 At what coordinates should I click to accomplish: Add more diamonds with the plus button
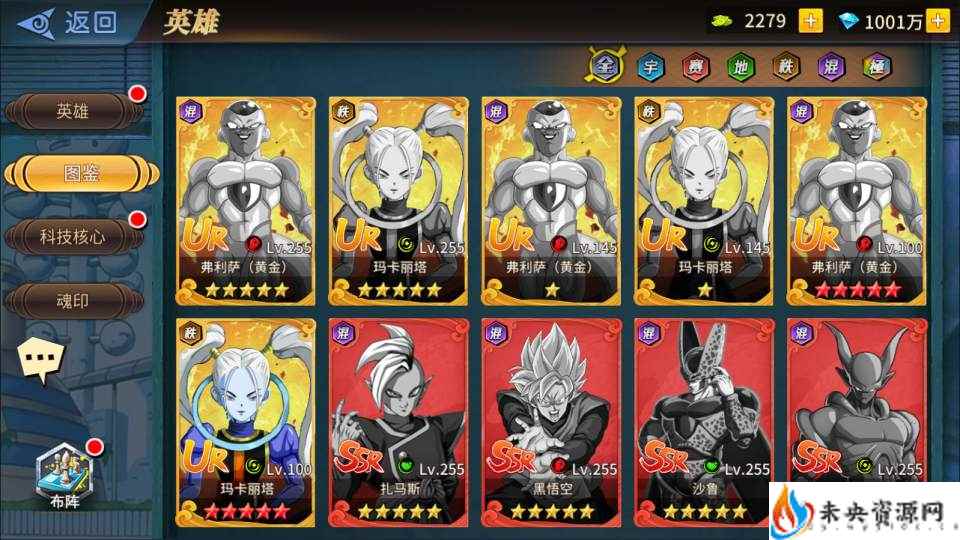point(937,21)
